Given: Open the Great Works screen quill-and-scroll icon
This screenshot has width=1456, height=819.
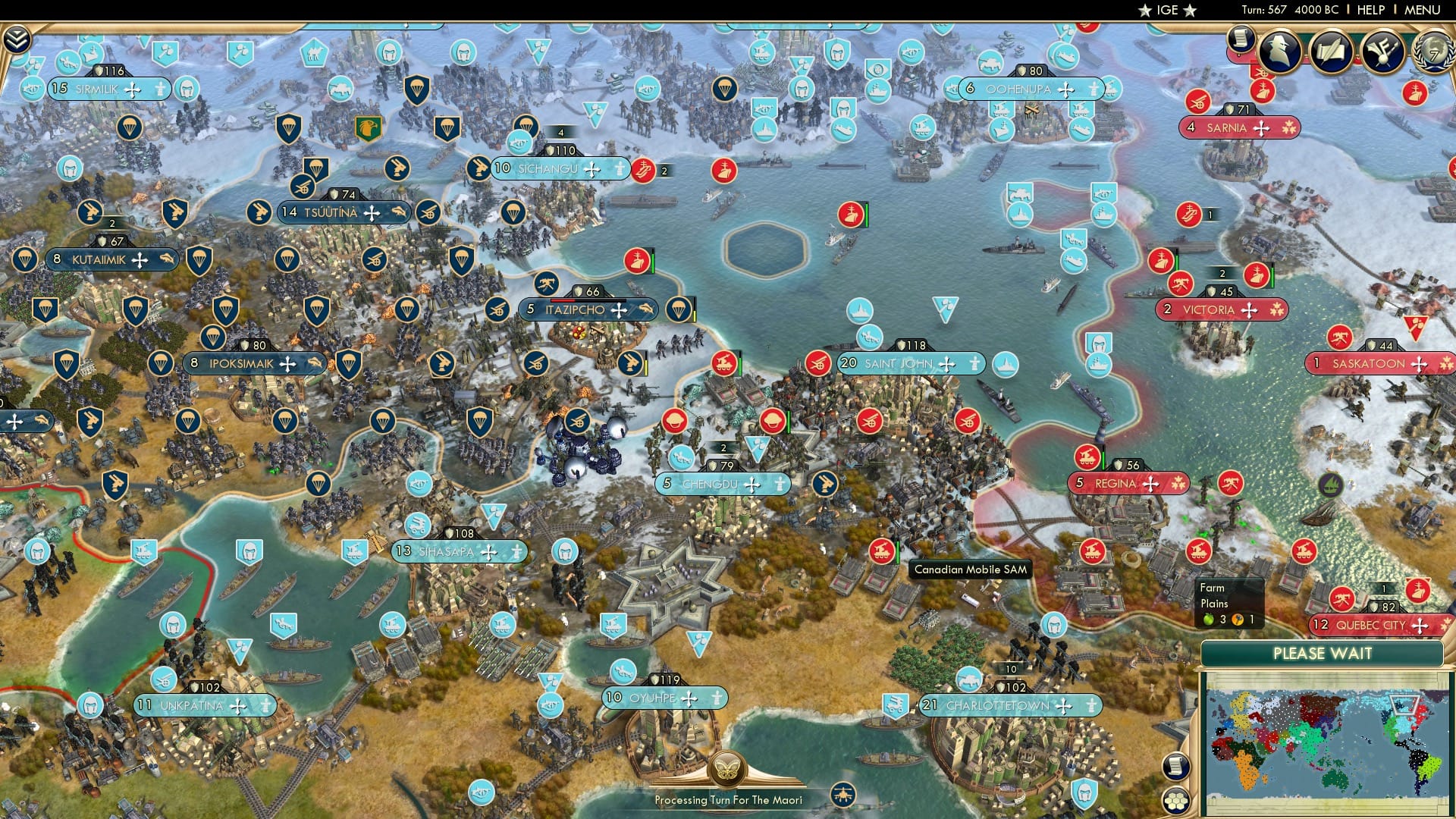Looking at the screenshot, I should click(x=1331, y=52).
